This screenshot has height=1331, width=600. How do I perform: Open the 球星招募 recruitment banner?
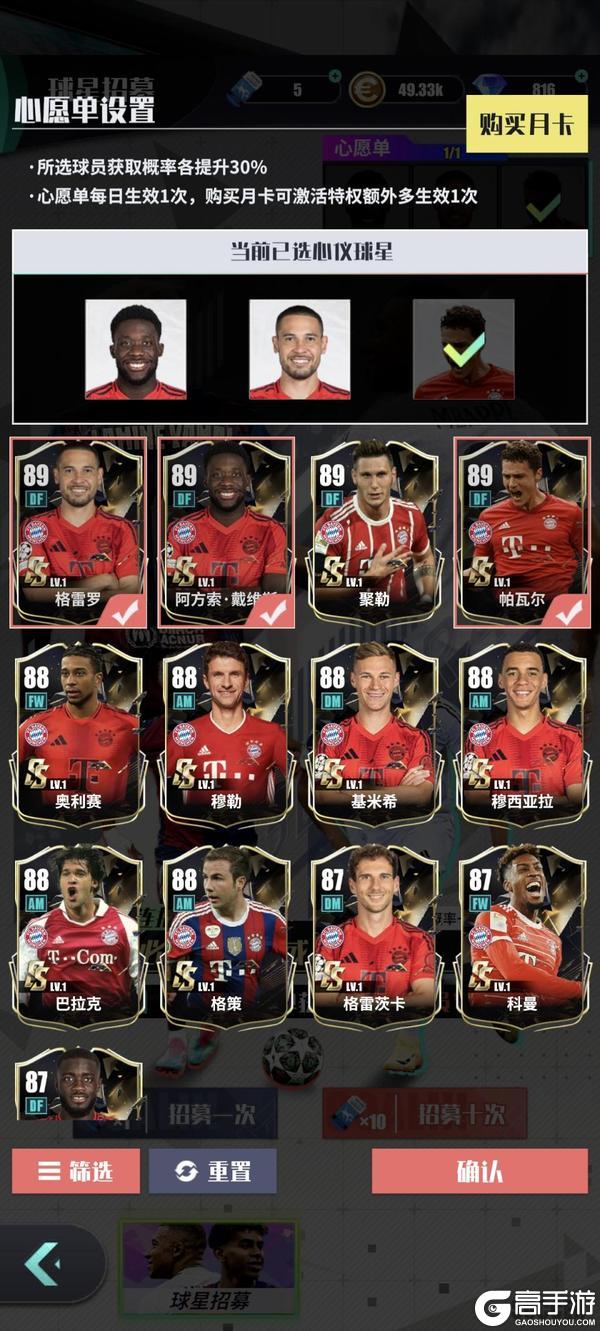209,1268
